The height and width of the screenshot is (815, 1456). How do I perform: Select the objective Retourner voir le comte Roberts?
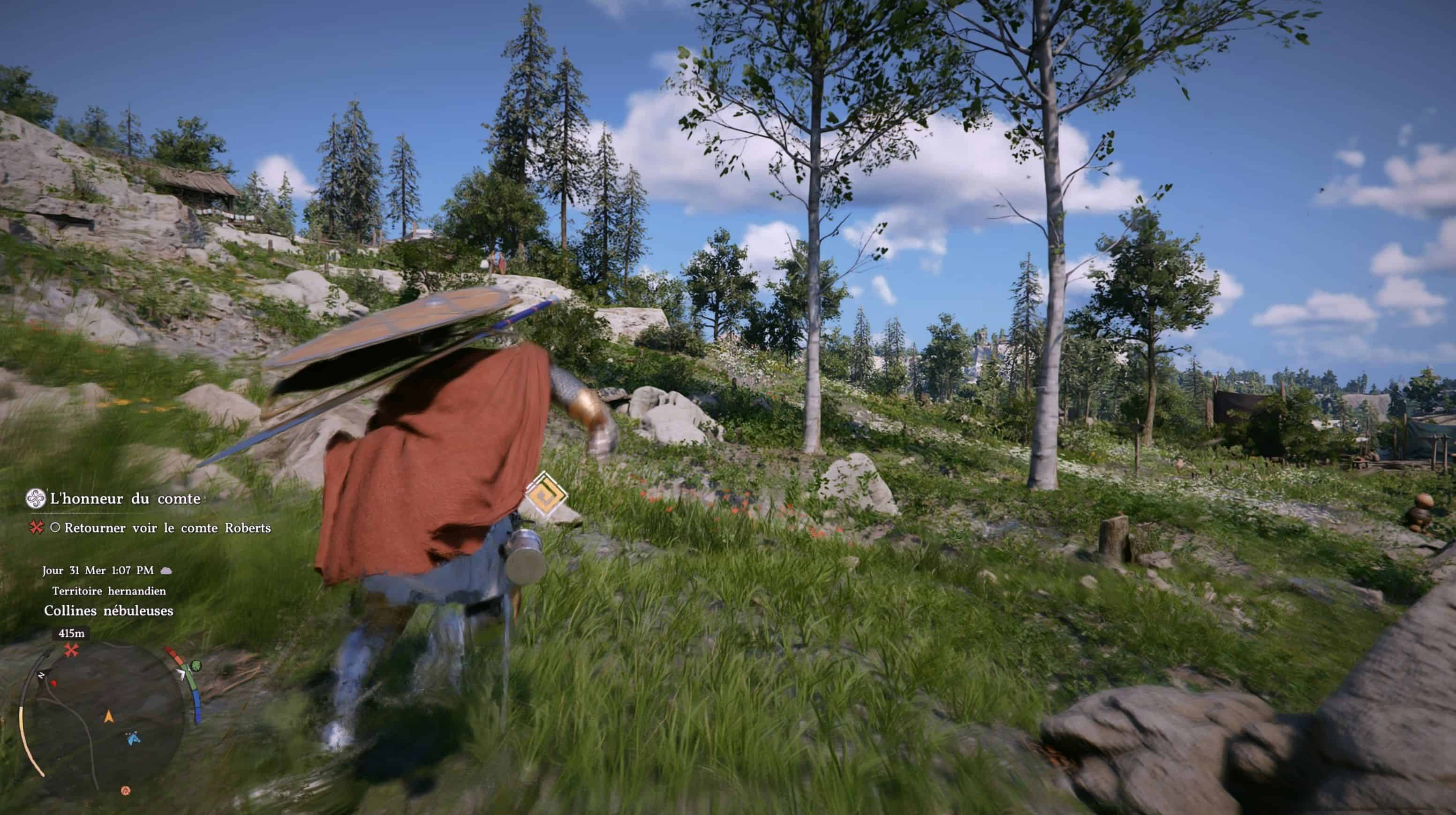coord(167,528)
